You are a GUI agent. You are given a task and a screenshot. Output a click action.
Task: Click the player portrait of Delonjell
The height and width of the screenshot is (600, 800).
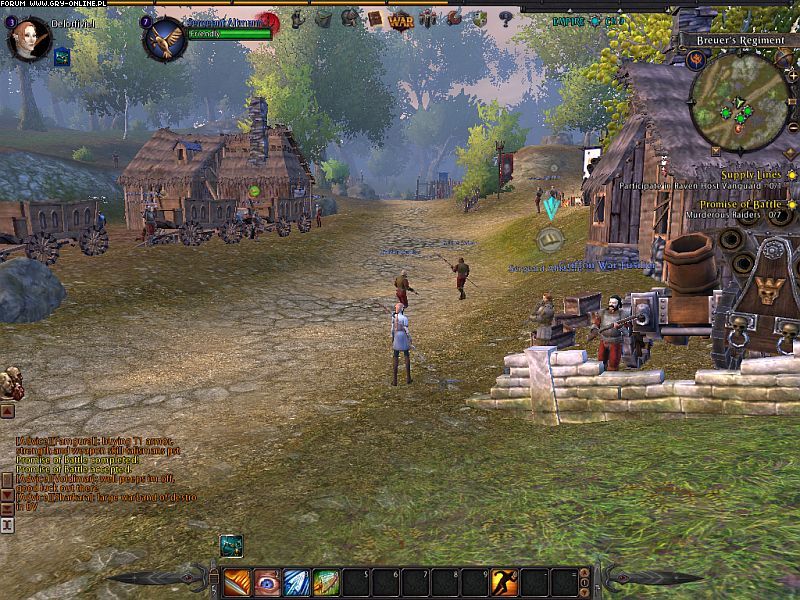click(29, 38)
